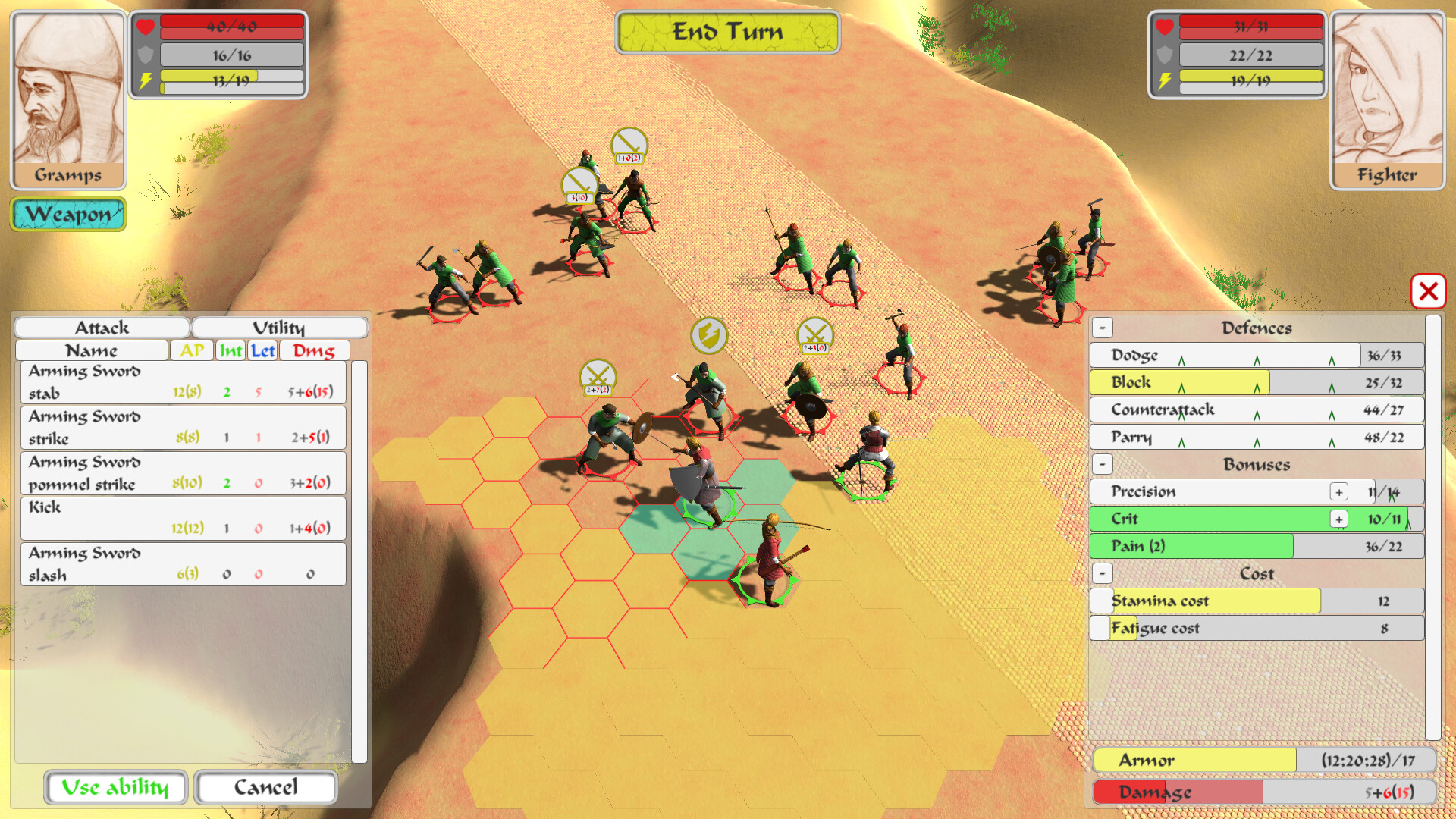Click the Precision plus stepper
The width and height of the screenshot is (1456, 819).
[1339, 491]
